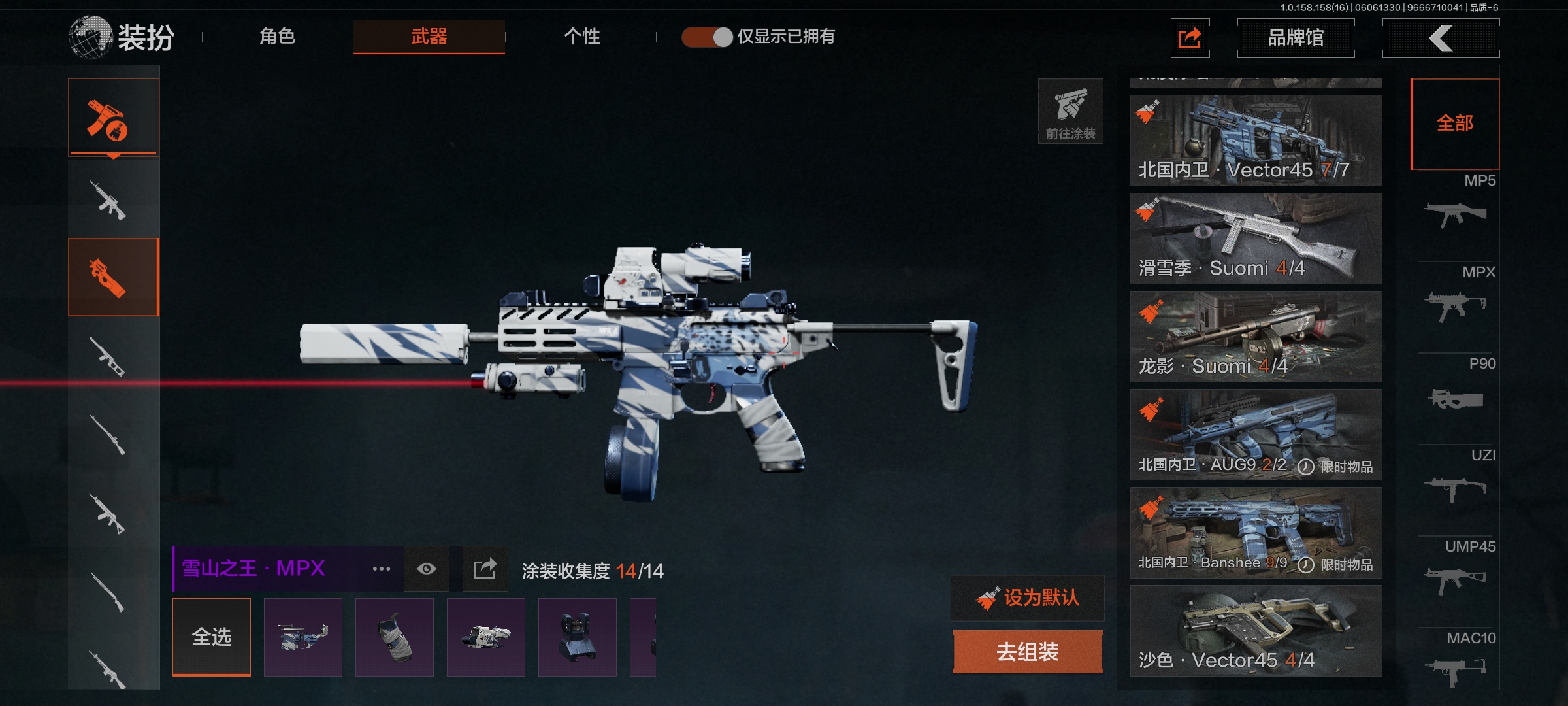The width and height of the screenshot is (1568, 706).
Task: Choose the 沙色 Vector45 skin
Action: tap(1256, 631)
